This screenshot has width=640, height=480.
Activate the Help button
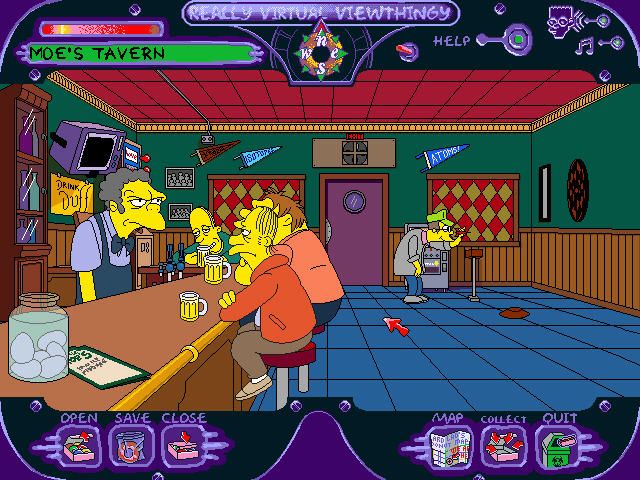(x=517, y=41)
